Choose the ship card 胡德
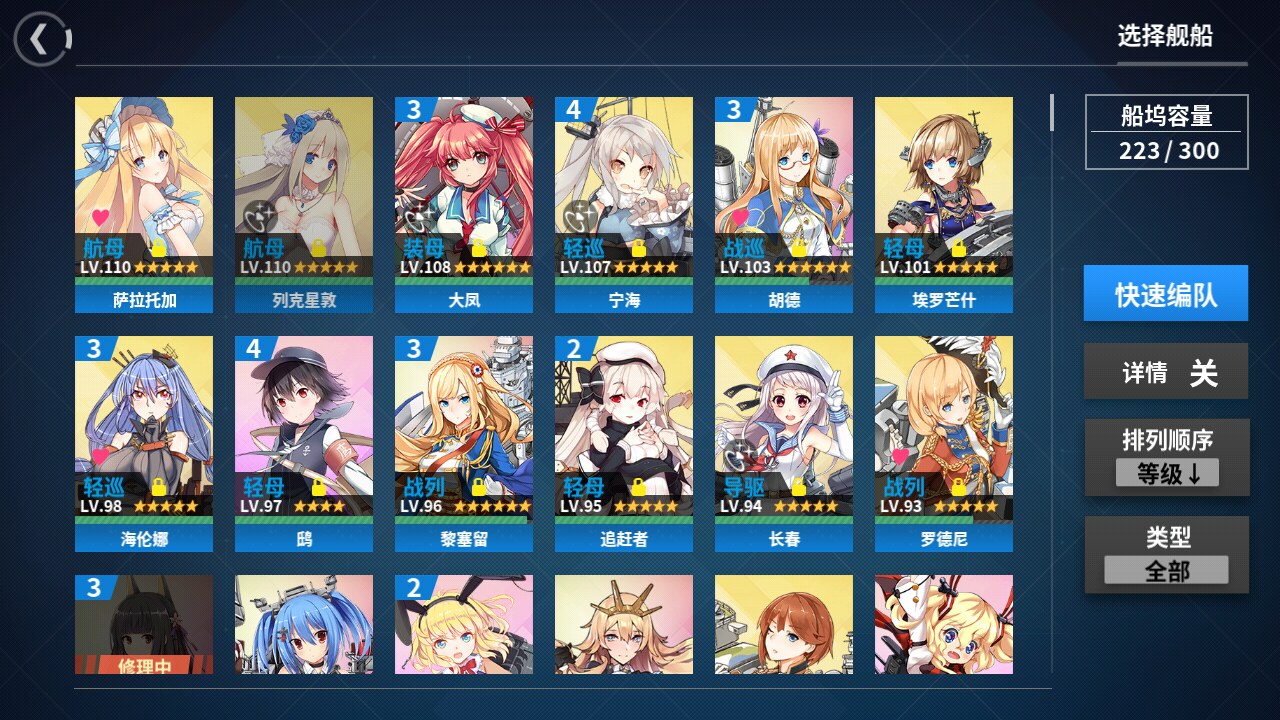The image size is (1280, 720). (x=784, y=204)
